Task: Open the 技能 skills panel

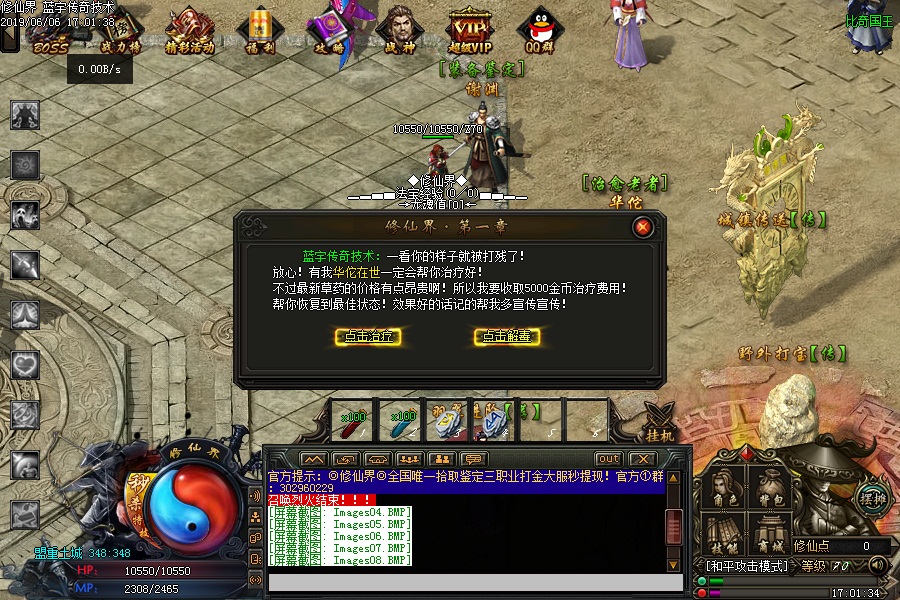Action: [724, 535]
